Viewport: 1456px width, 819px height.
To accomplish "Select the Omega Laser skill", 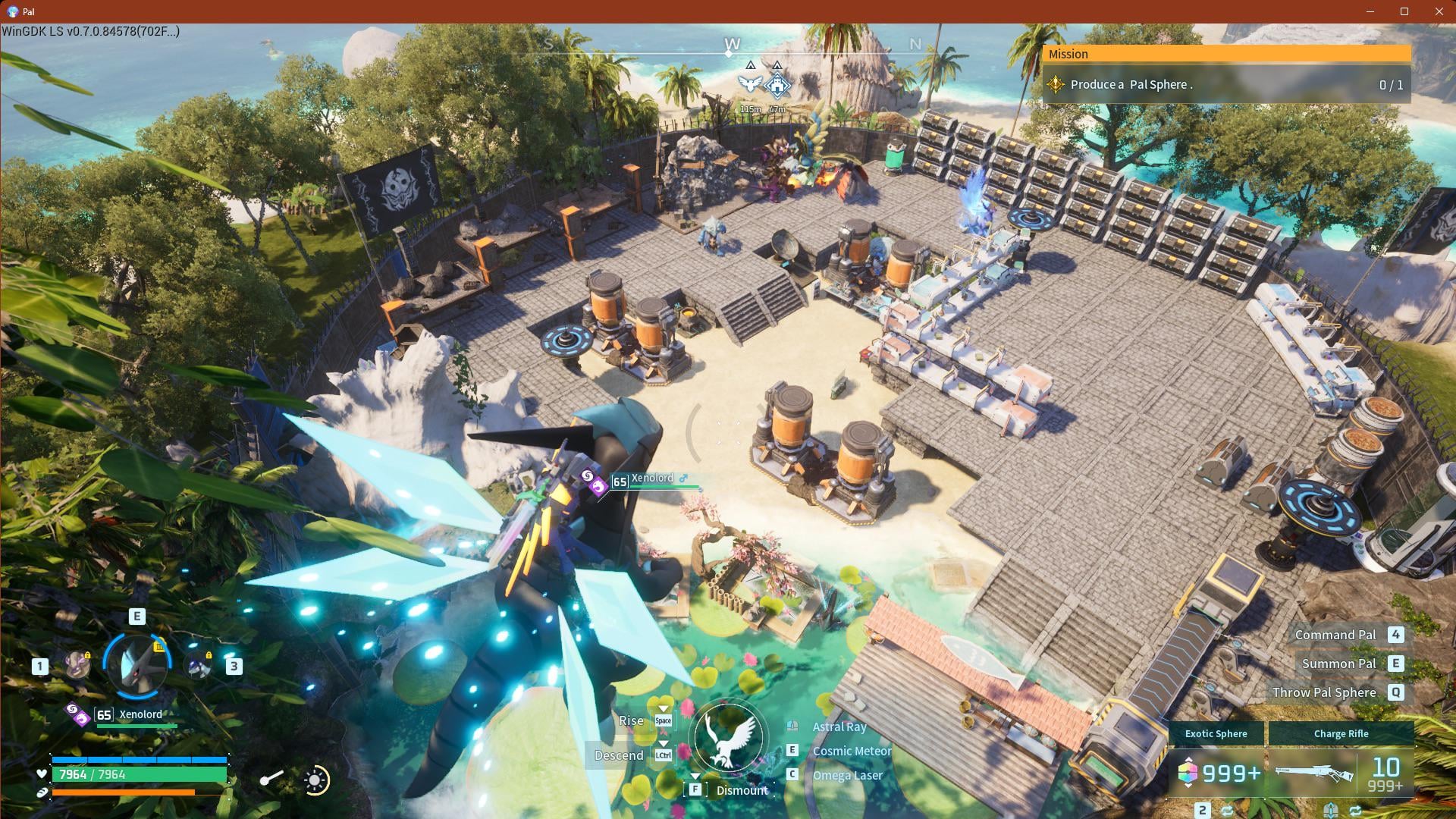I will [847, 775].
